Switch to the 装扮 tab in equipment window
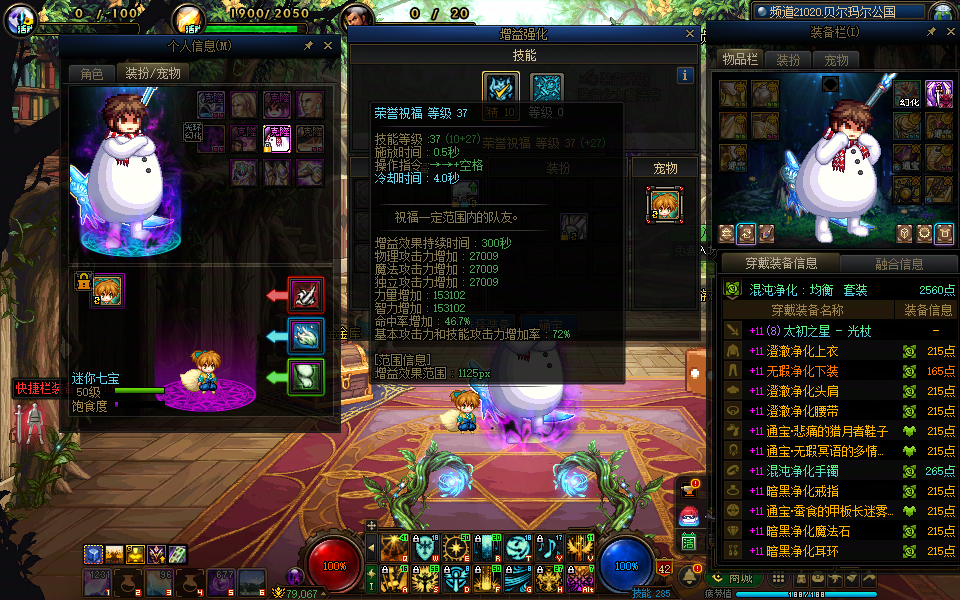This screenshot has height=600, width=960. click(x=789, y=60)
